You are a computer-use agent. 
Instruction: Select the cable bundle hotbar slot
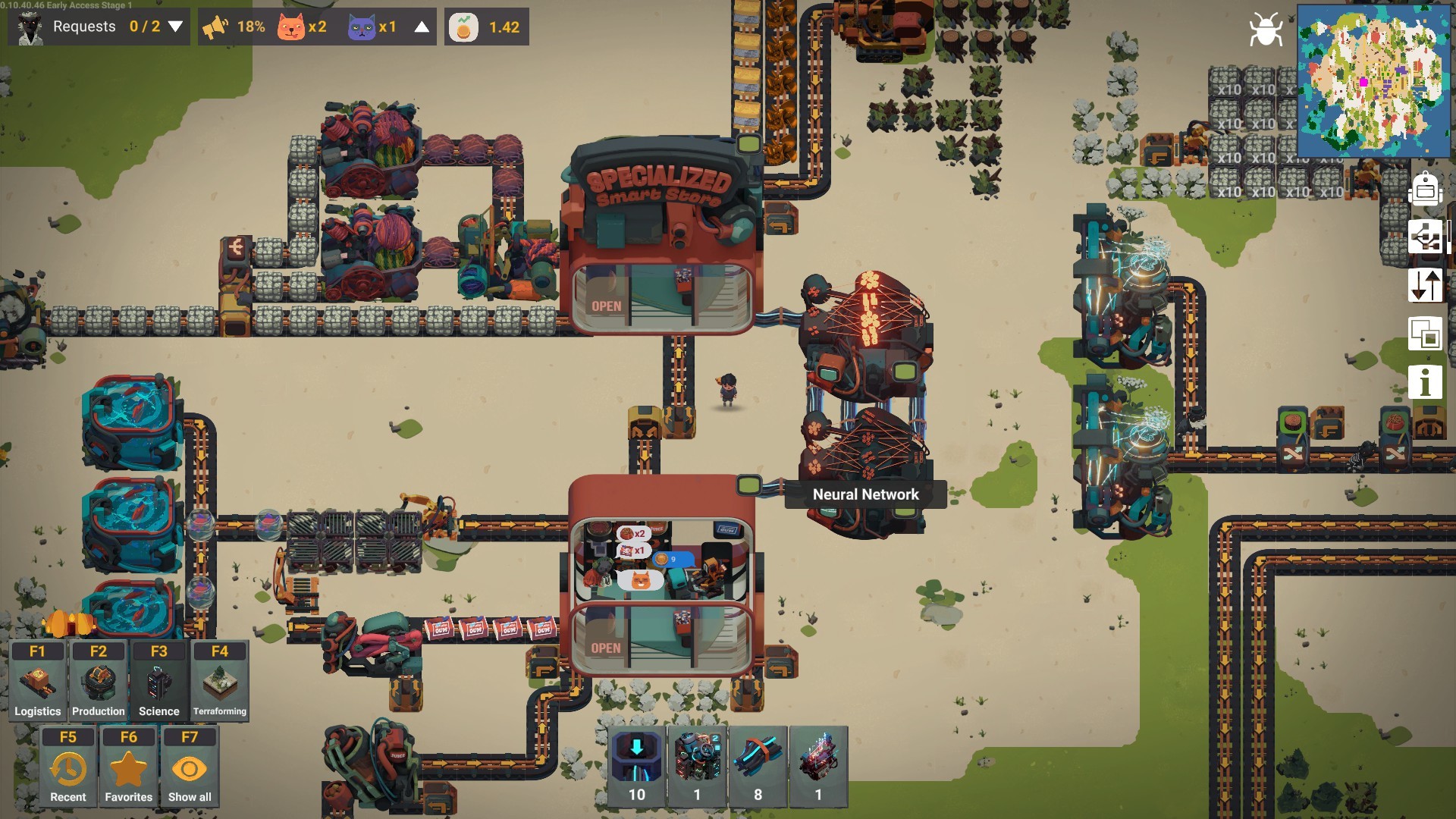[x=758, y=766]
